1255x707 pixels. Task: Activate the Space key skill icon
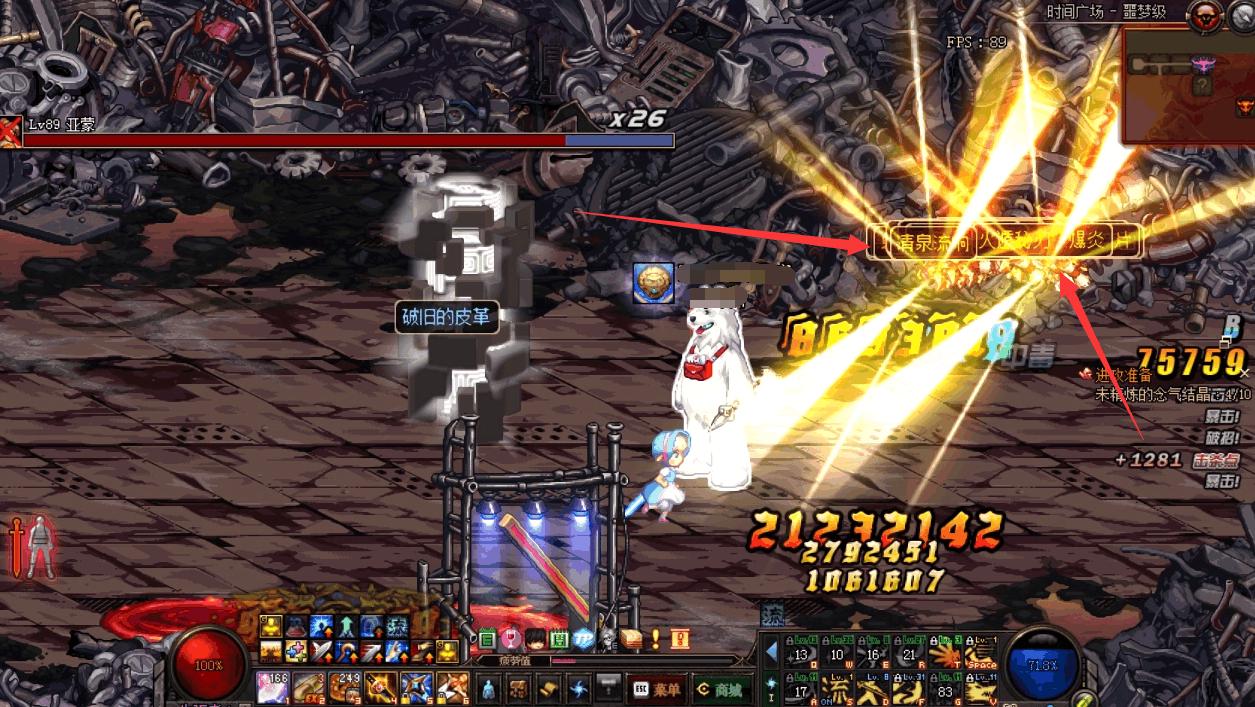point(982,651)
